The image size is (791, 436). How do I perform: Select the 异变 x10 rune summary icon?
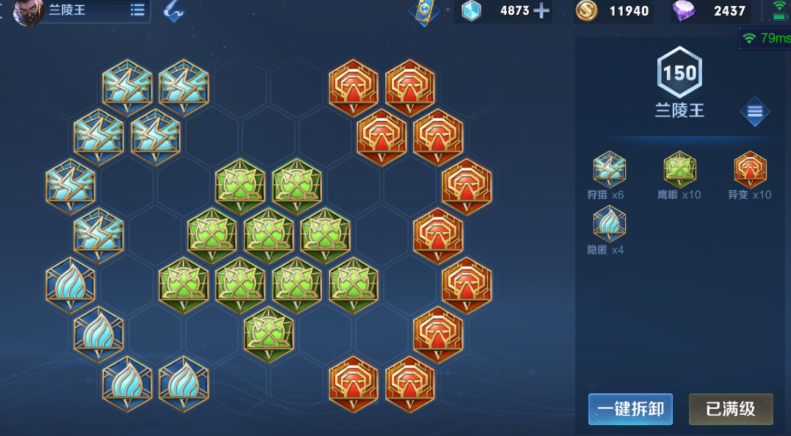pyautogui.click(x=750, y=169)
